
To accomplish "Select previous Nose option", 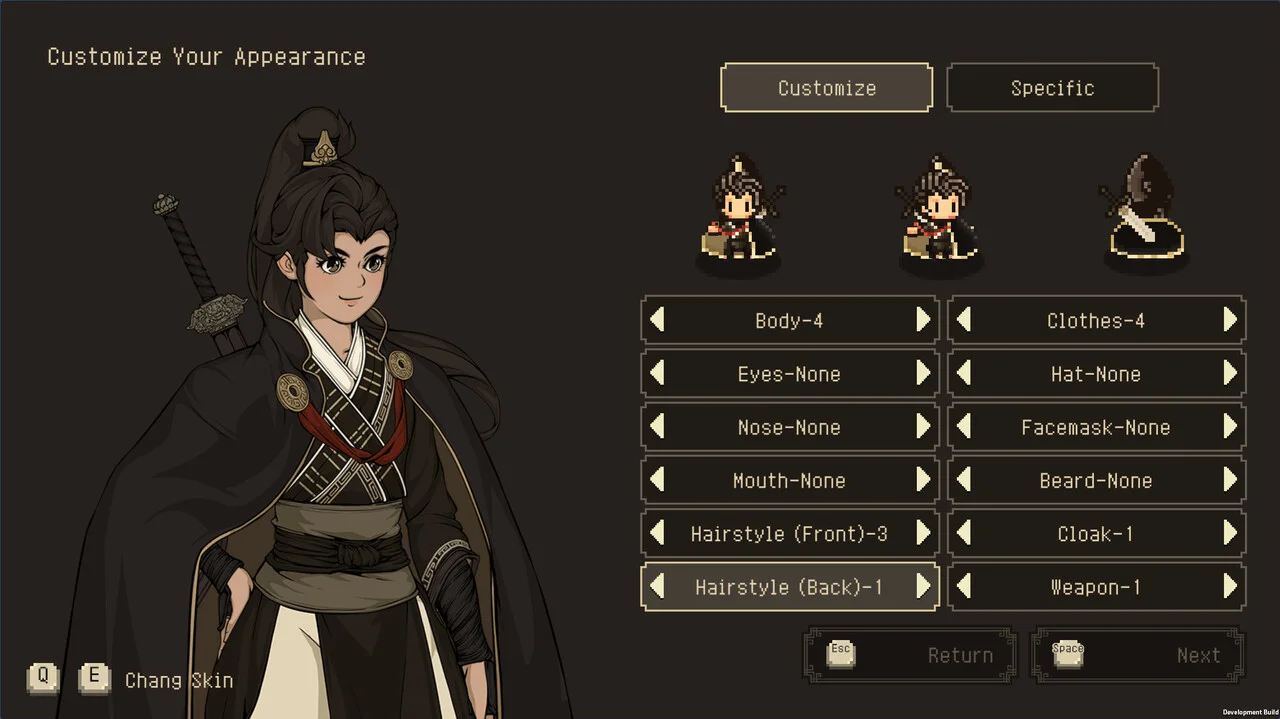I will 657,427.
